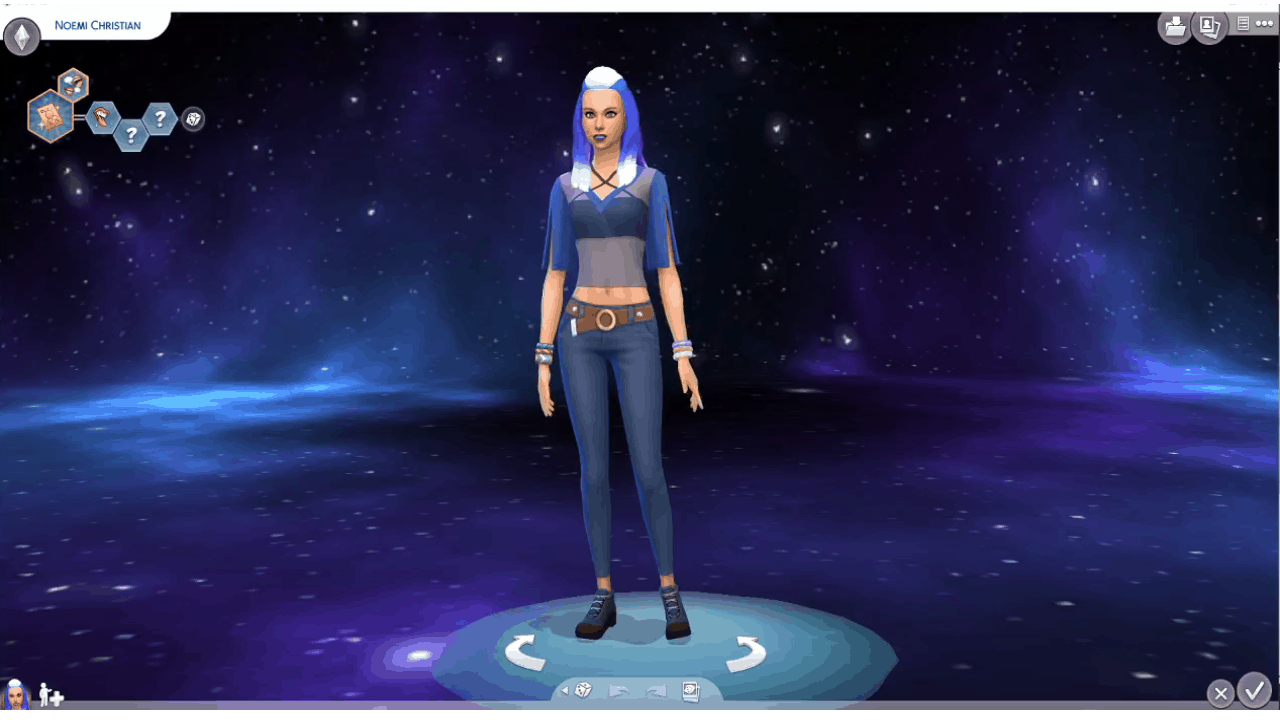Viewport: 1280px width, 720px height.
Task: Randomize traits with the dice beside hexagons
Action: click(193, 119)
